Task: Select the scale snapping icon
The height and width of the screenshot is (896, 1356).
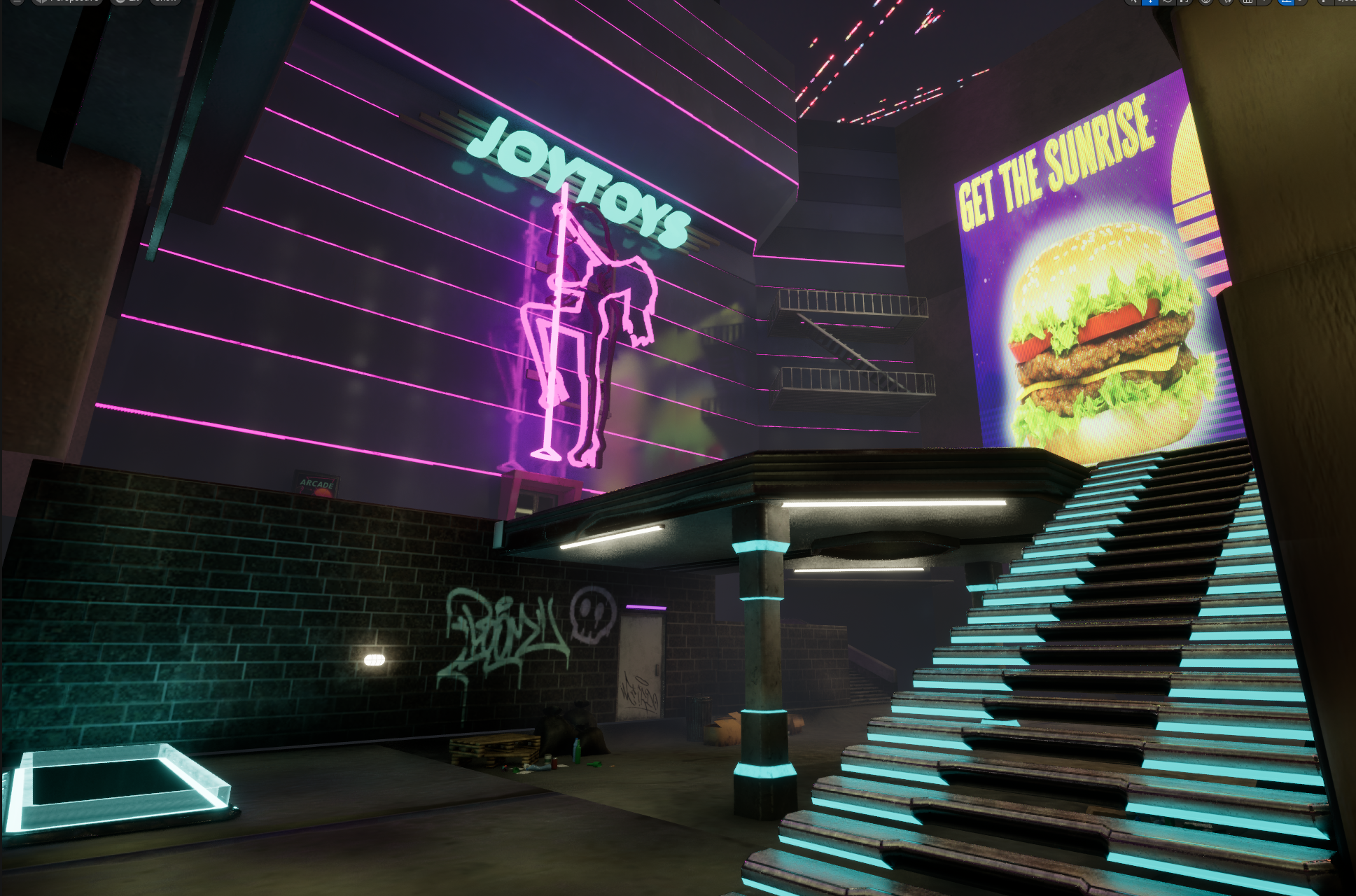Action: [1323, 3]
